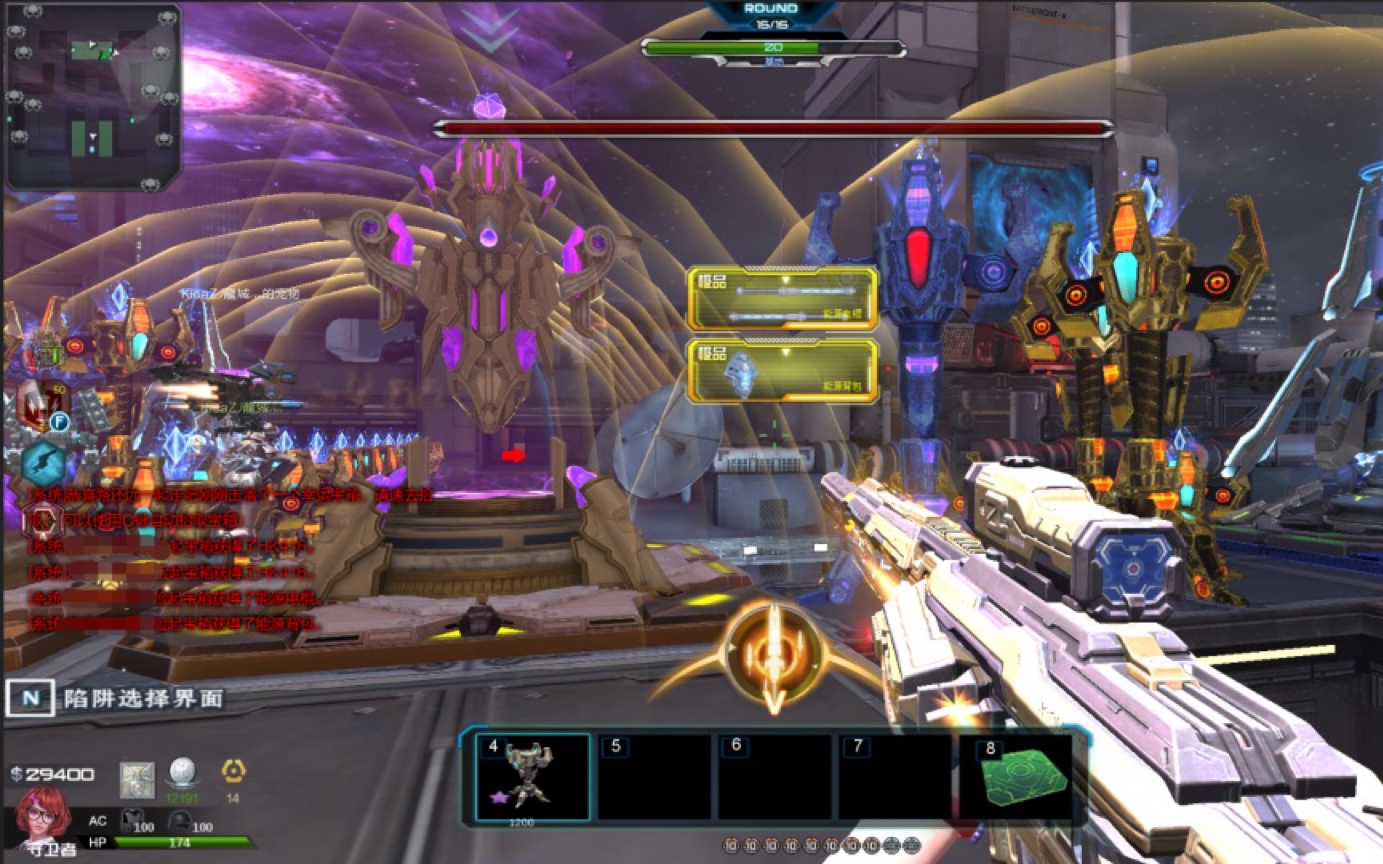The width and height of the screenshot is (1383, 864).
Task: Select the turret trap in slot 4
Action: [532, 777]
